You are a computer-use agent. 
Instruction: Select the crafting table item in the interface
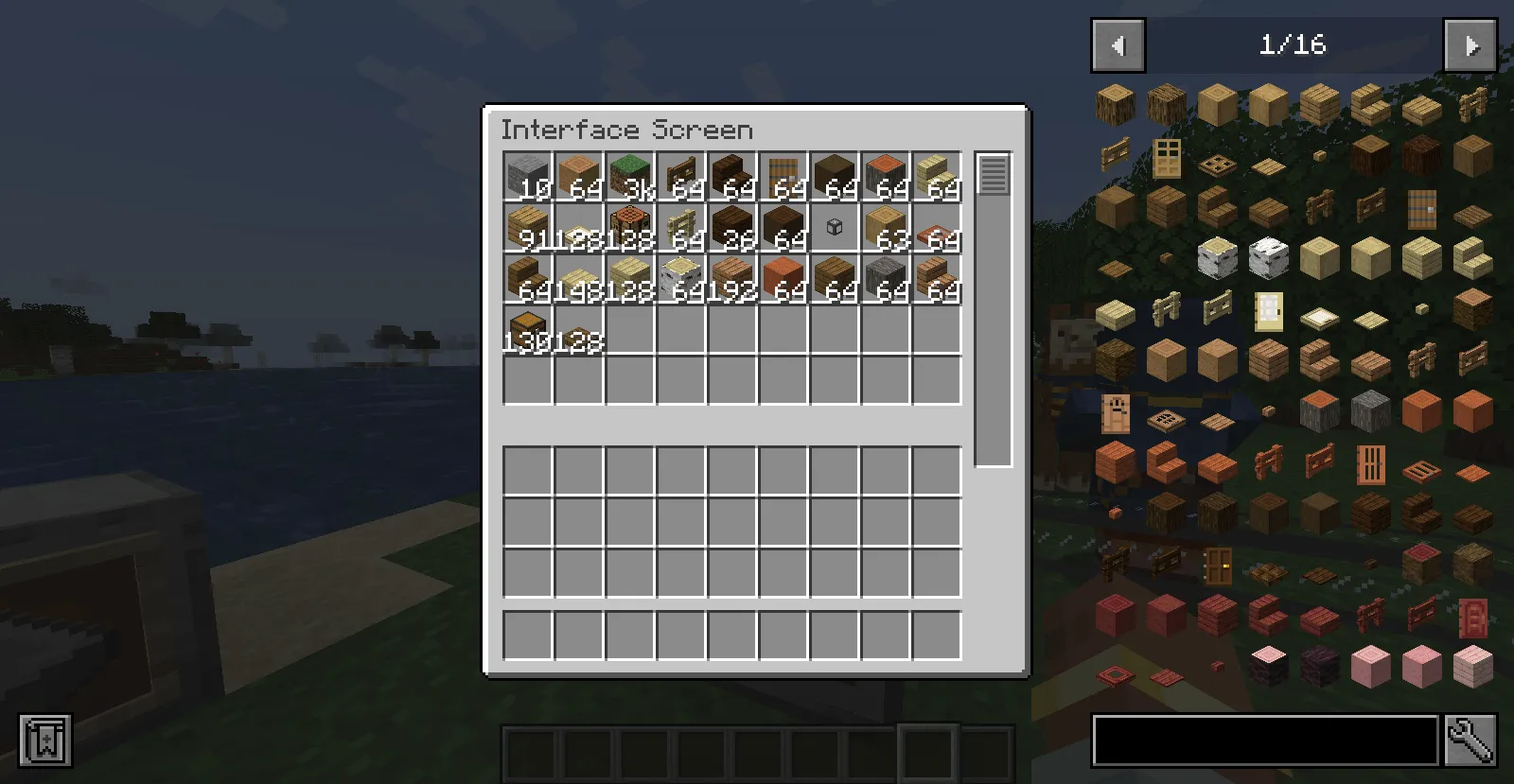(630, 227)
